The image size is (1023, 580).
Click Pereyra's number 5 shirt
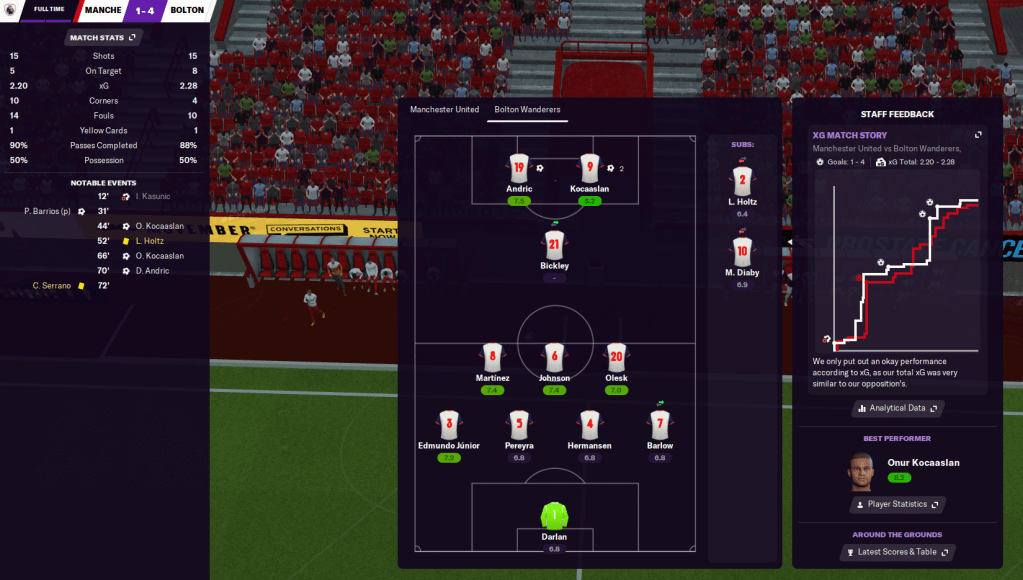(518, 424)
